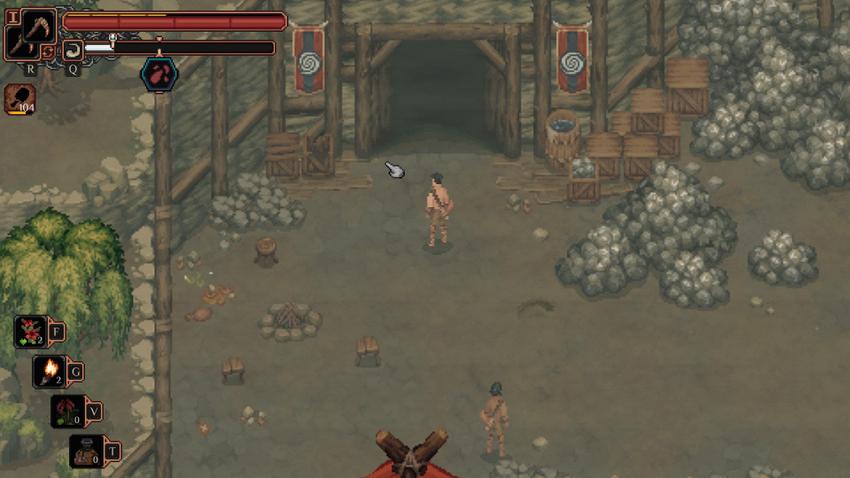Click the red hexagon status icon
Viewport: 850px width, 478px height.
coord(158,73)
